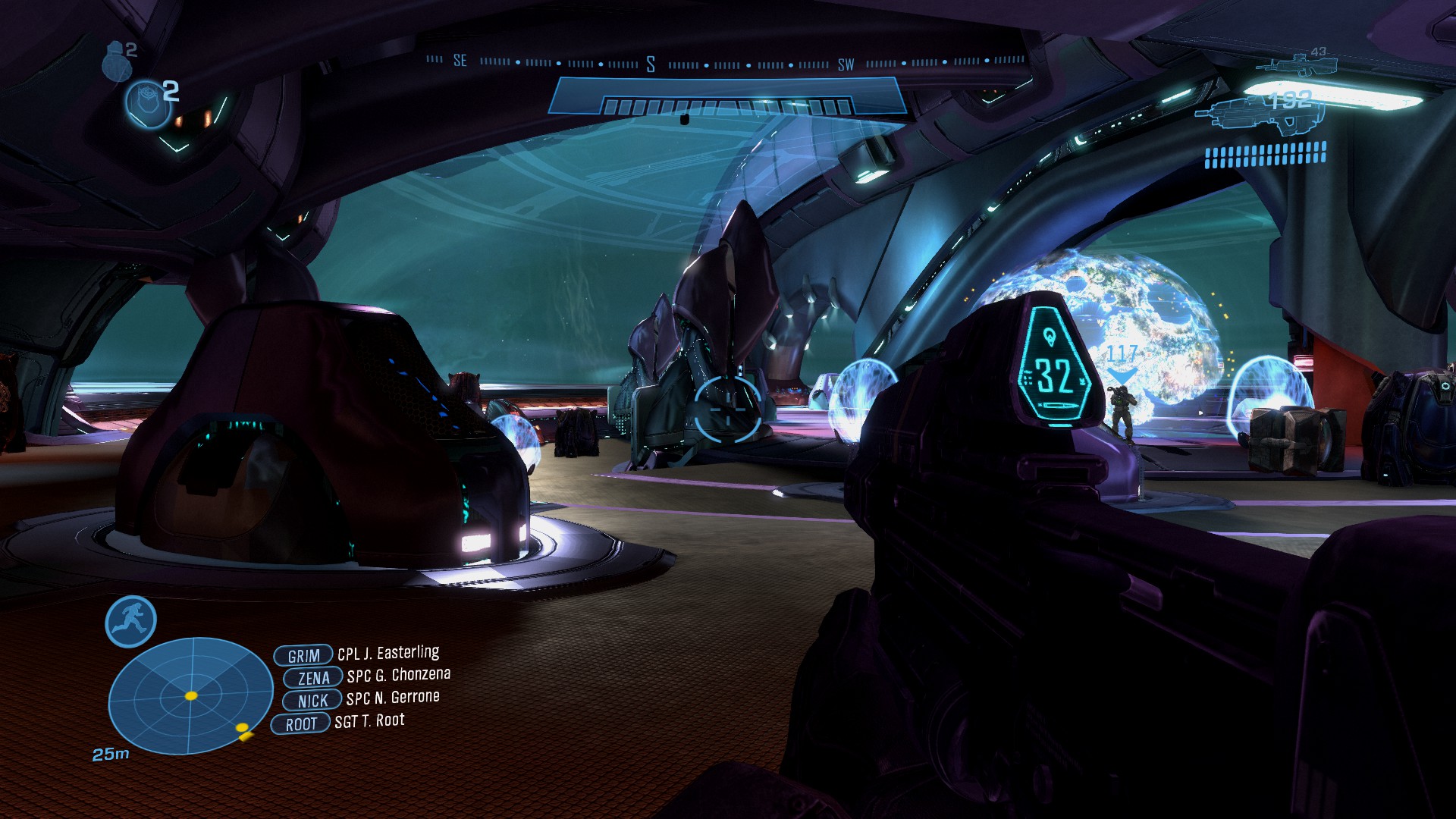1456x819 pixels.
Task: Select the ROOT fireteam tag
Action: 300,724
